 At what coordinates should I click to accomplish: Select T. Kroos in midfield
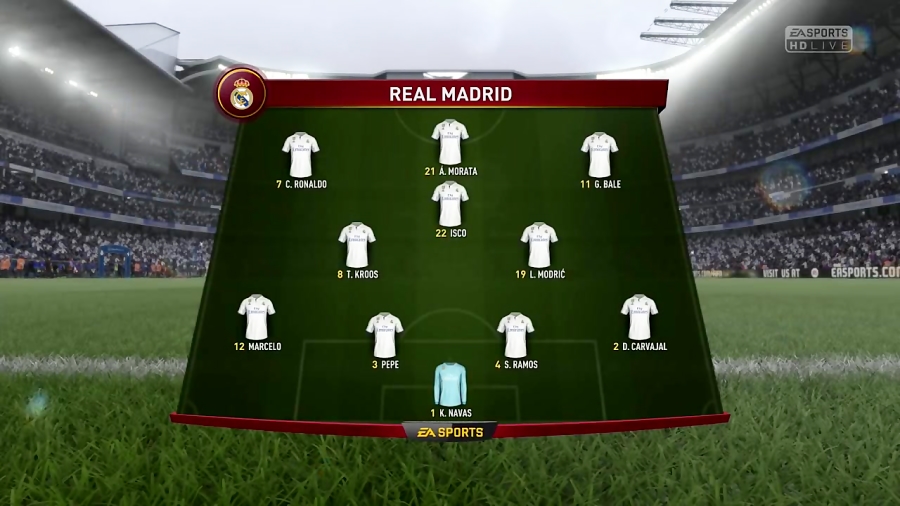357,245
